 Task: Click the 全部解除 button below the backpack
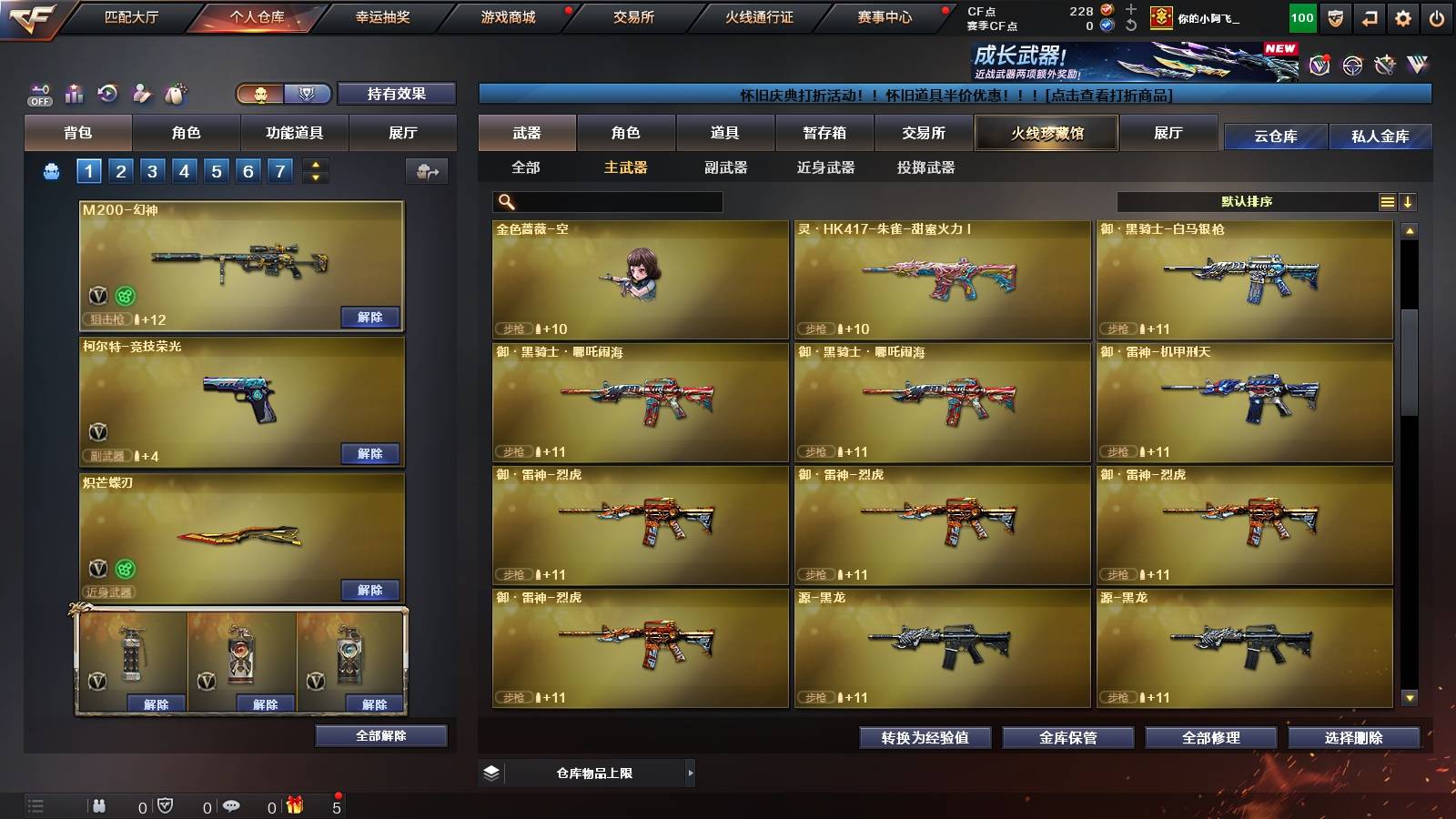tap(380, 735)
